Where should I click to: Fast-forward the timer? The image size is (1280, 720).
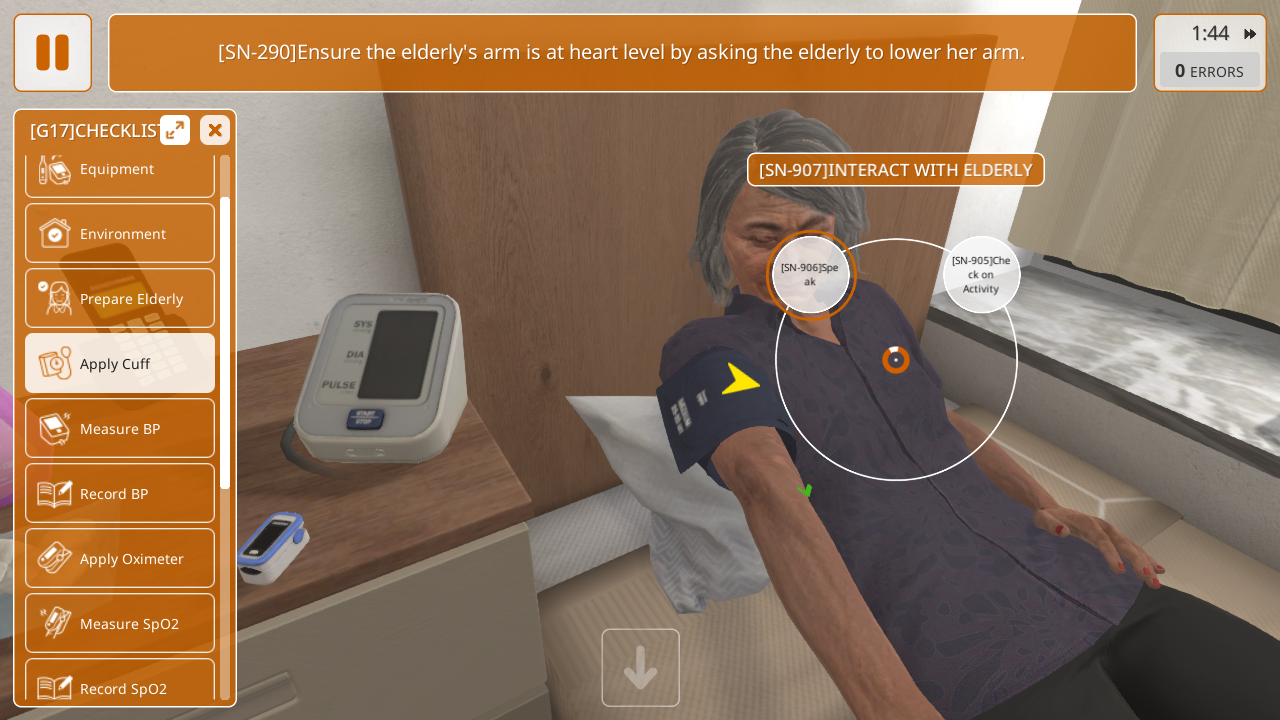pos(1250,34)
